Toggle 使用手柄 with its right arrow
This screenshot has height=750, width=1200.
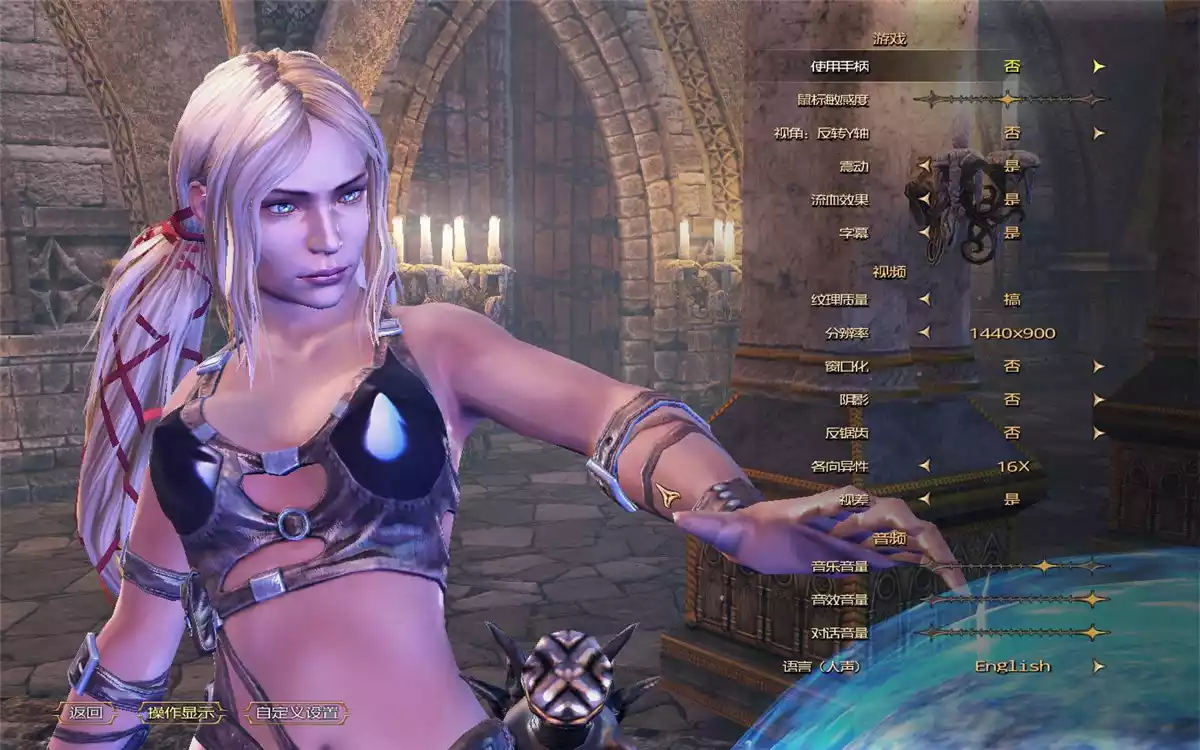[x=1099, y=66]
